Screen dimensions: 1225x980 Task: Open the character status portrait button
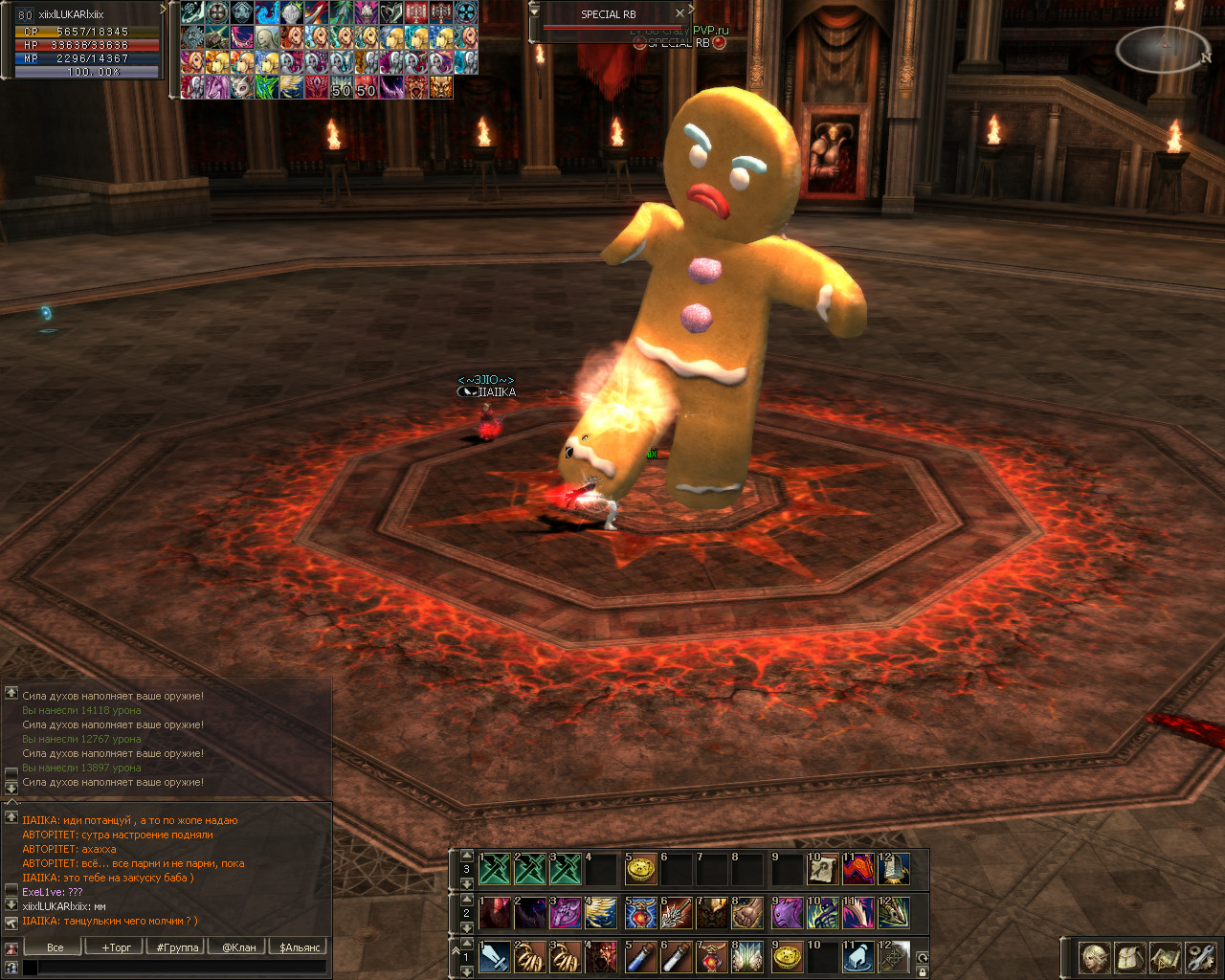tap(1095, 957)
